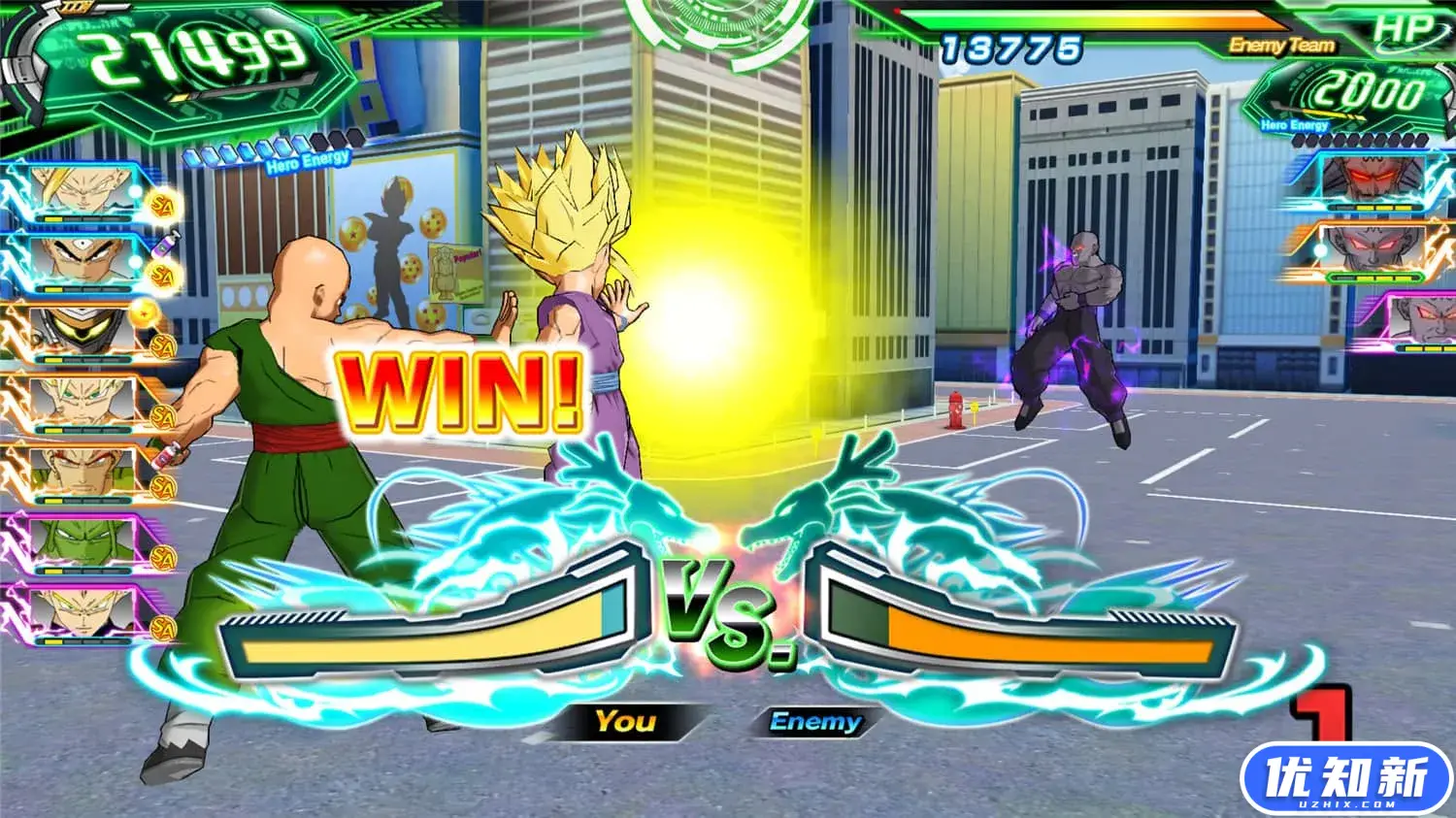Select the You label under the left gauge
Image resolution: width=1456 pixels, height=818 pixels.
626,722
